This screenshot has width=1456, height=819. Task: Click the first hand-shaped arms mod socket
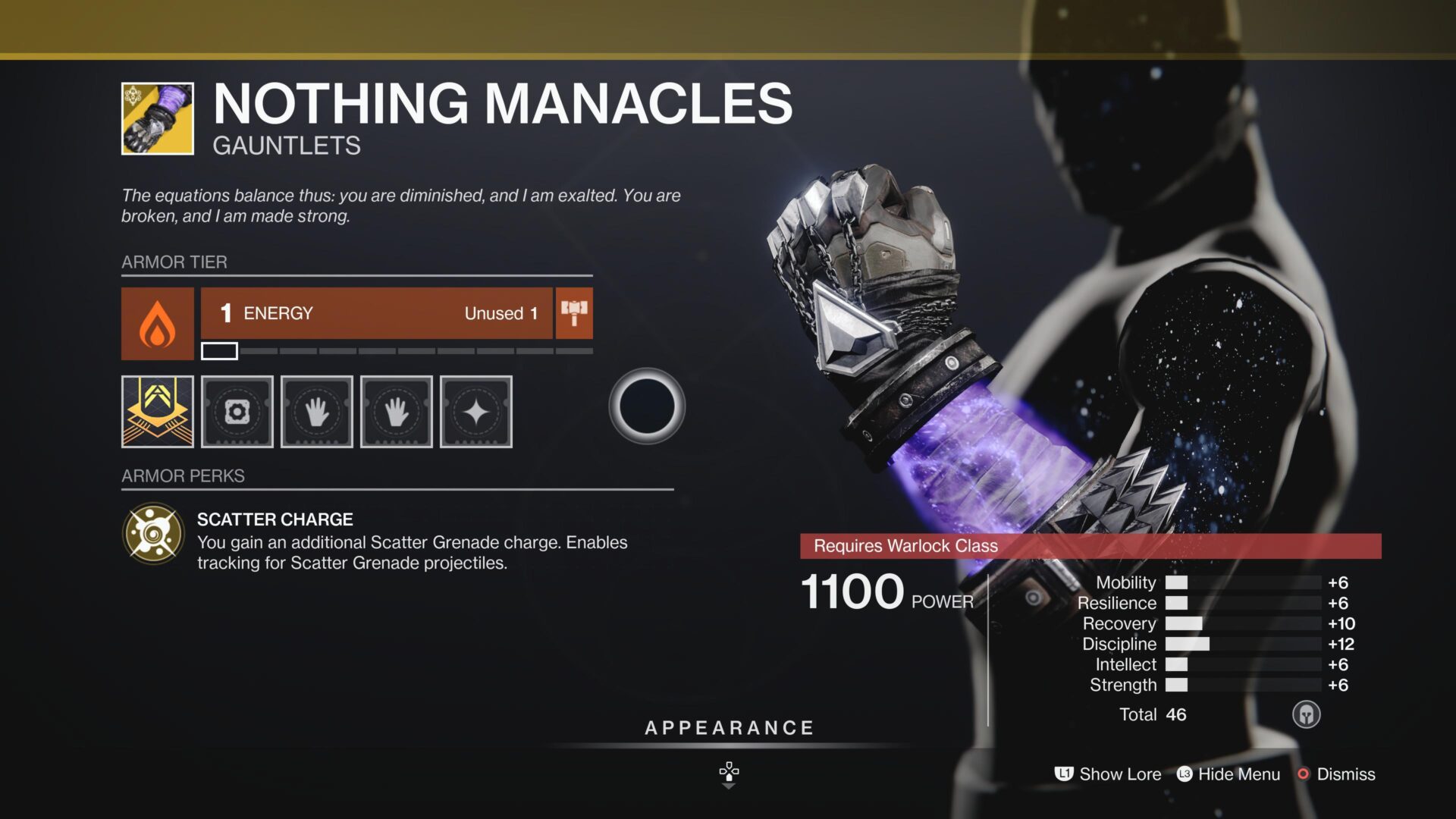coord(317,412)
